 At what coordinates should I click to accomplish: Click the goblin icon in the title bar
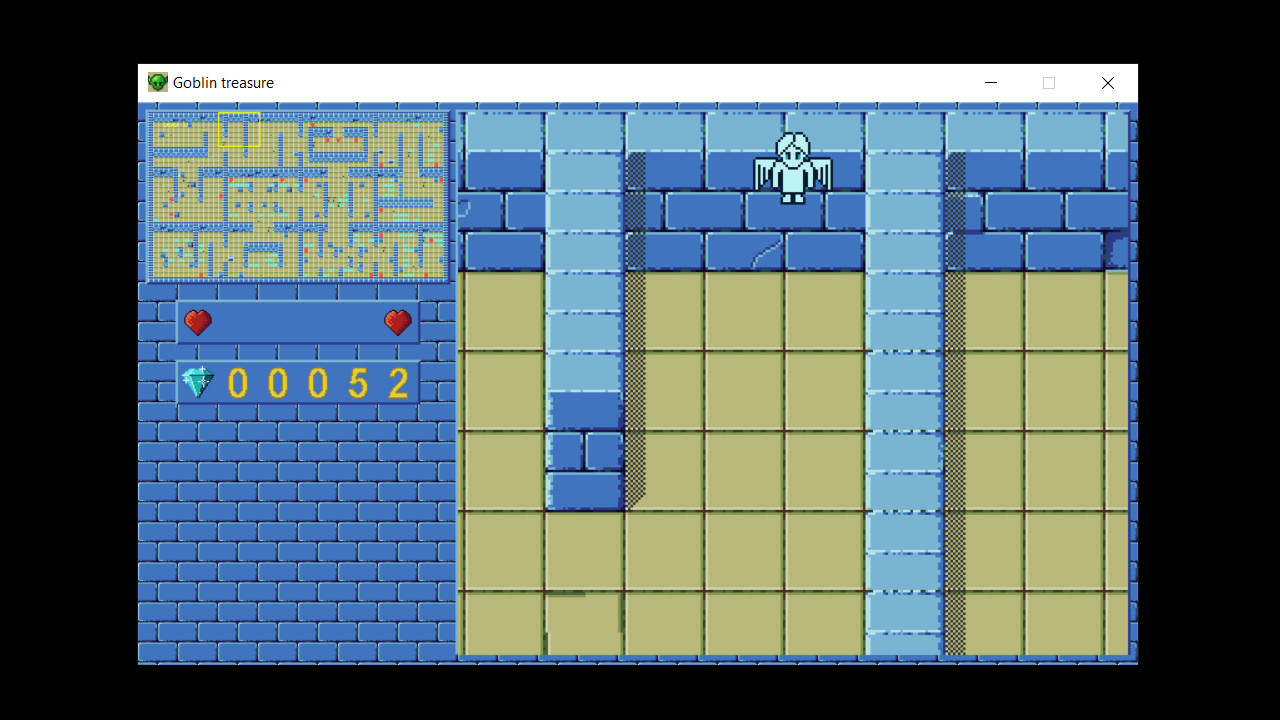(157, 82)
